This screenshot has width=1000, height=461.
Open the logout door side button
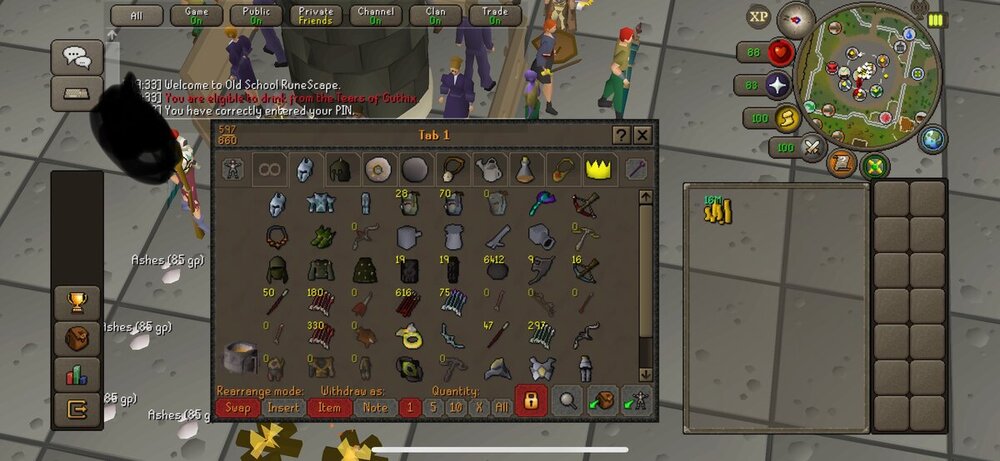coord(77,408)
